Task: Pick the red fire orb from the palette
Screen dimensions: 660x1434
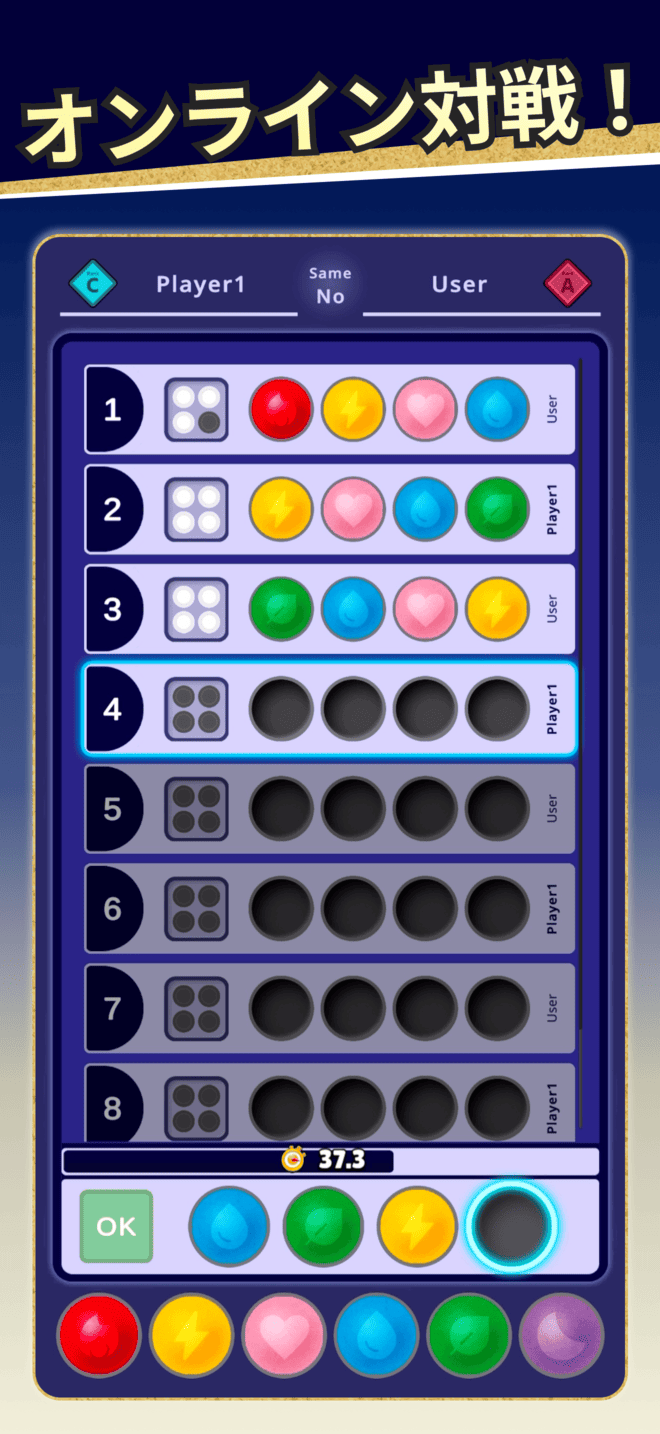Action: coord(98,1335)
